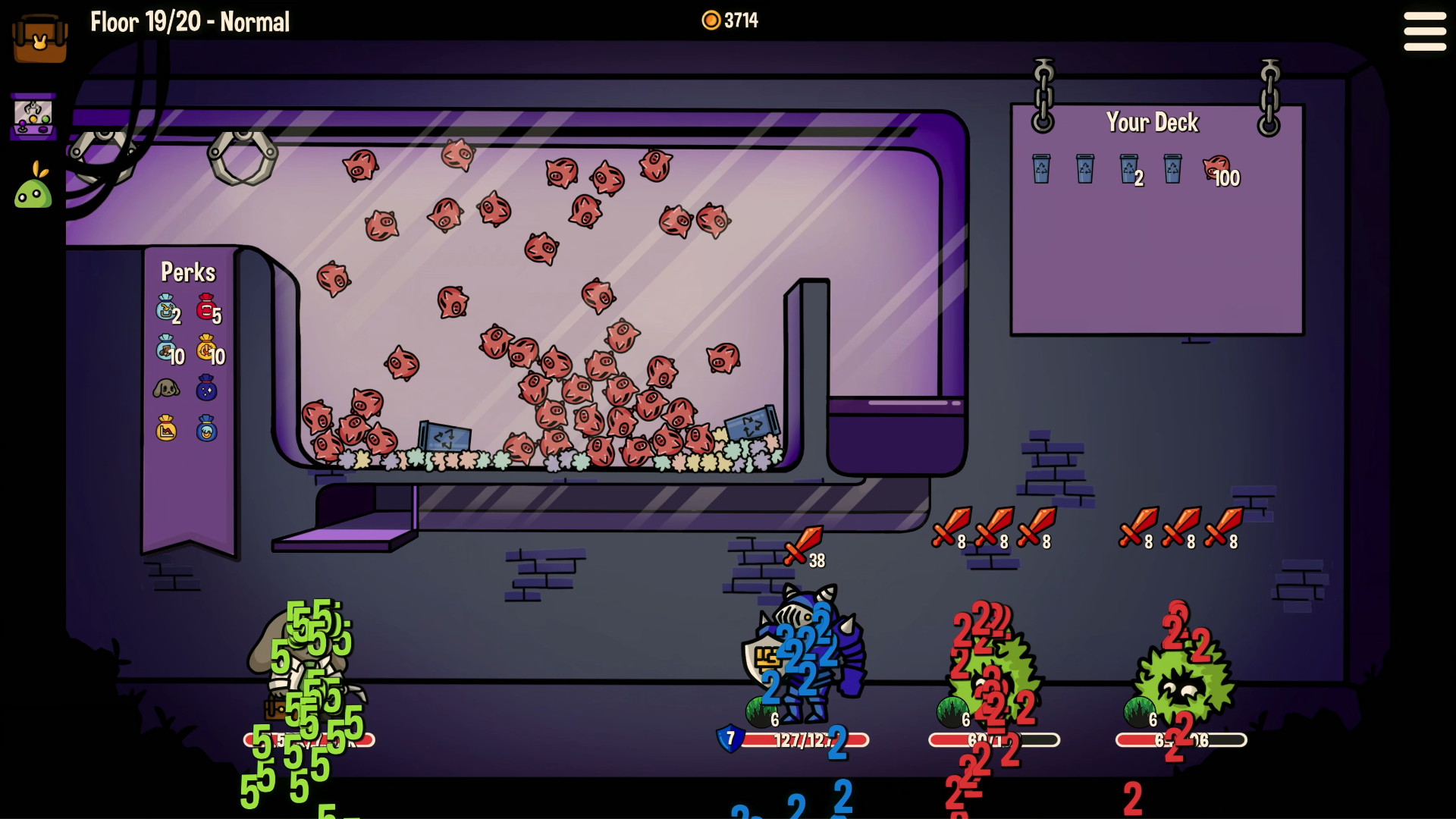Check the yellow chart bag perk
This screenshot has height=819, width=1456.
pos(166,428)
